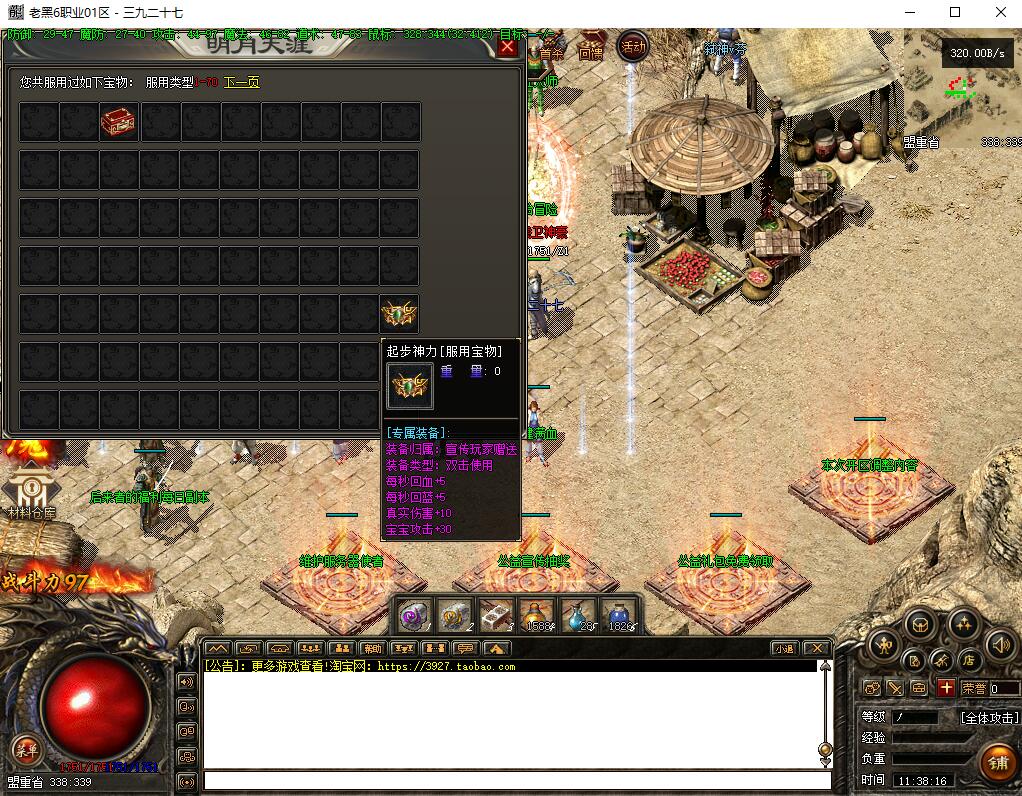Open the 菜单 menu button
1022x796 pixels.
[26, 748]
